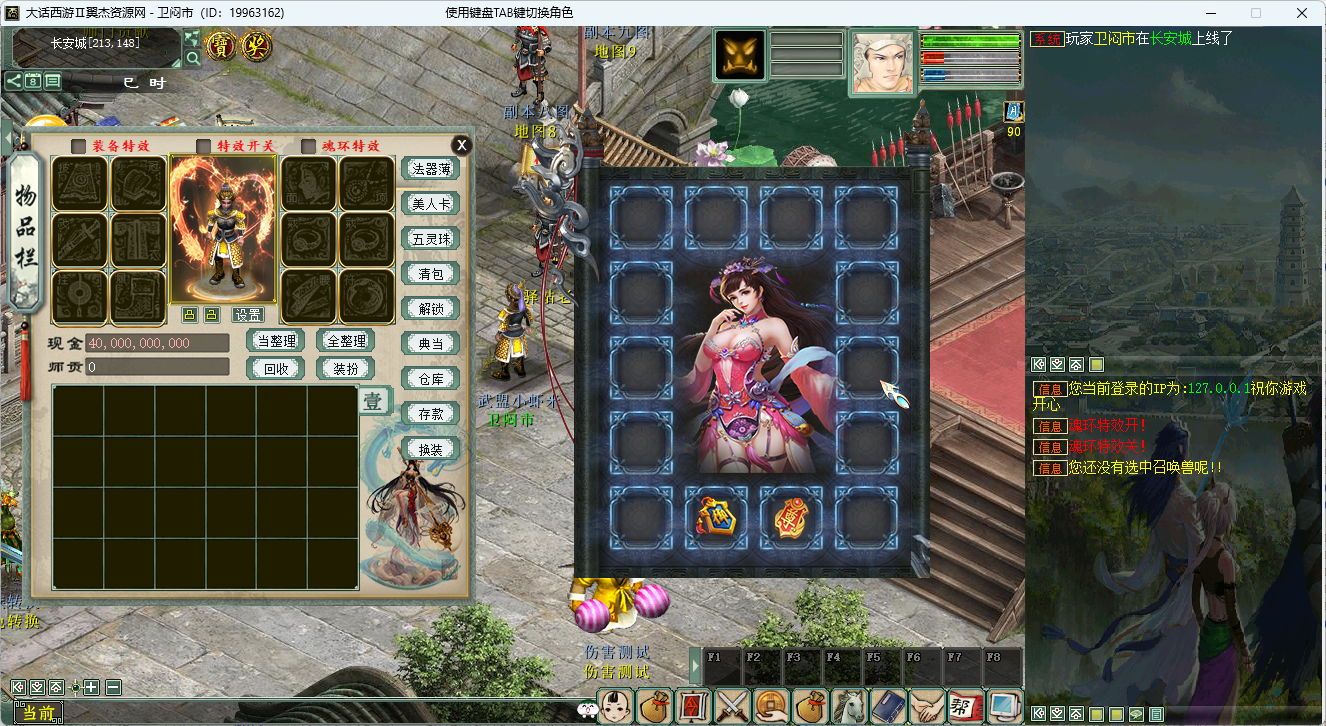The width and height of the screenshot is (1326, 726).
Task: Open the 帮 guild flag icon
Action: click(965, 706)
